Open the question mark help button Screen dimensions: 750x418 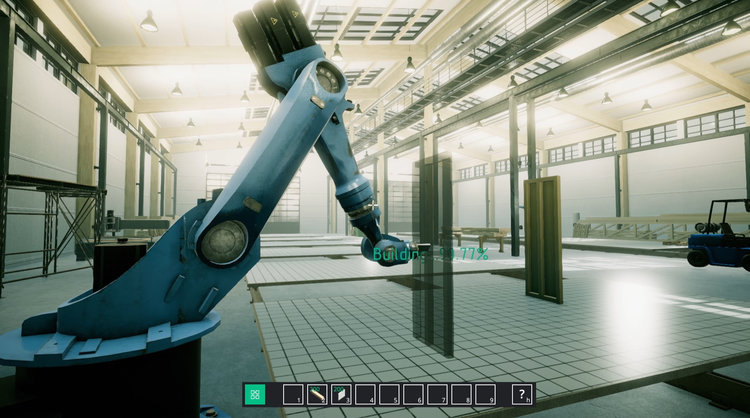pos(522,394)
